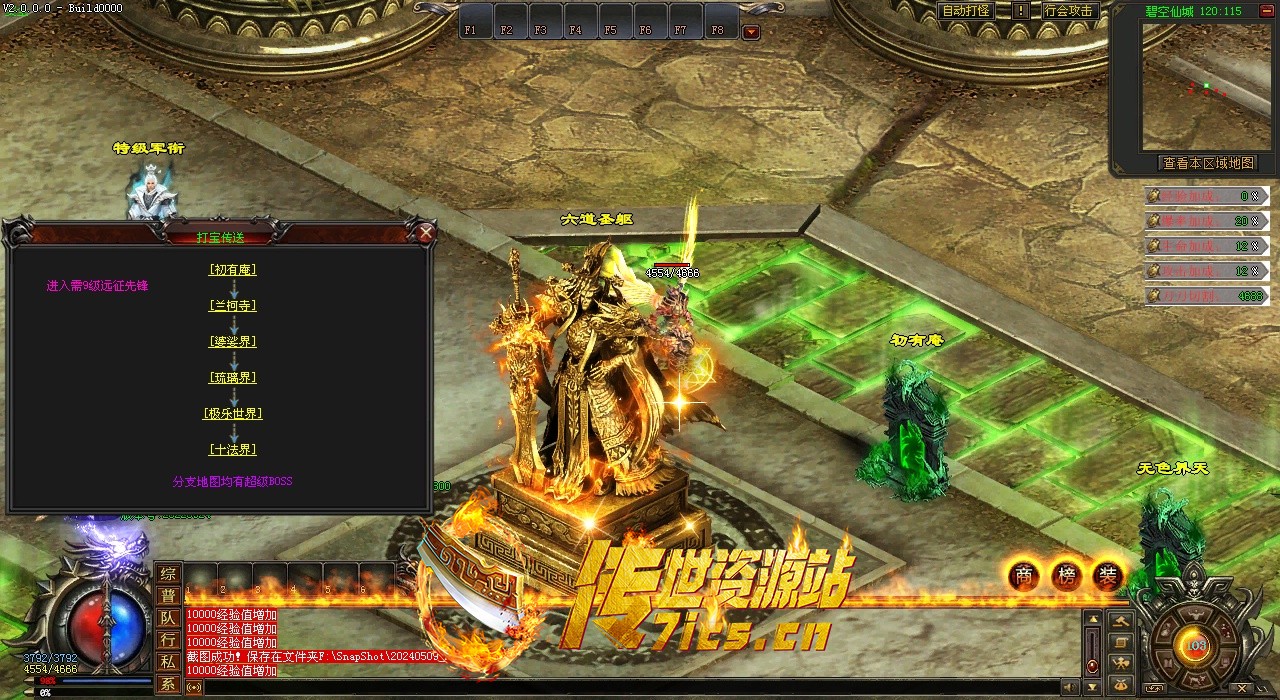Teleport to [婆娑界]
The height and width of the screenshot is (700, 1280).
233,341
